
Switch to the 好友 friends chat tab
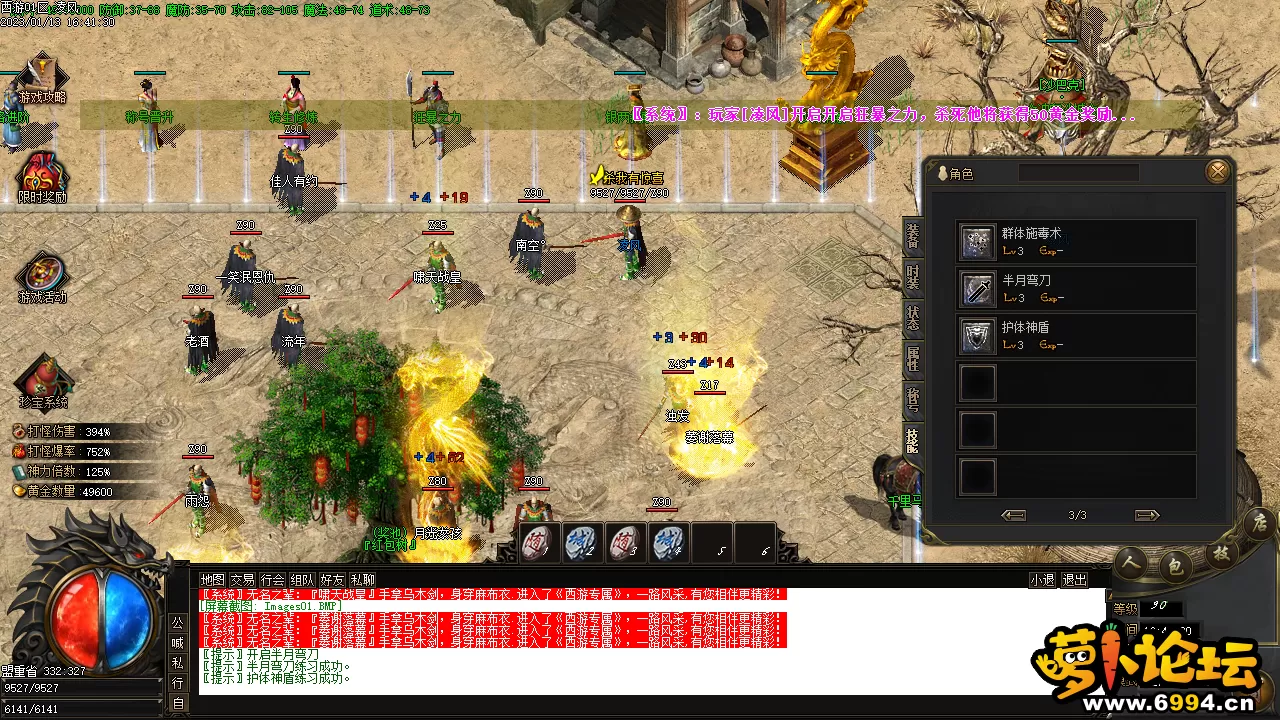click(x=330, y=579)
